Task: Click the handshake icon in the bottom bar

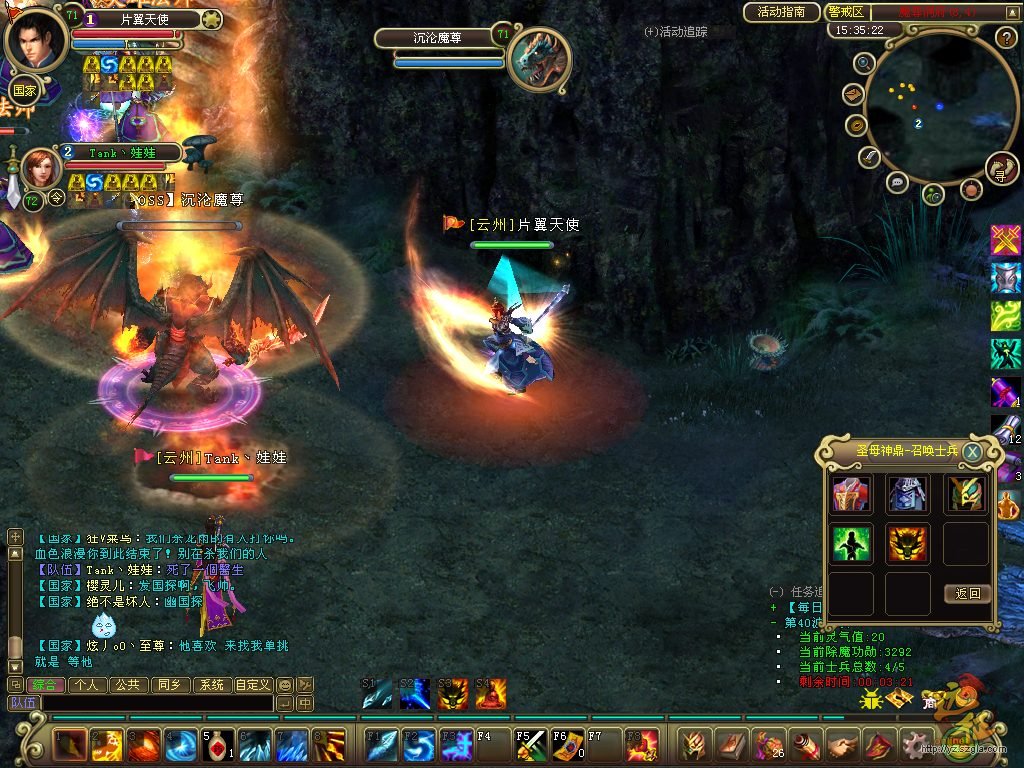Action: [843, 745]
